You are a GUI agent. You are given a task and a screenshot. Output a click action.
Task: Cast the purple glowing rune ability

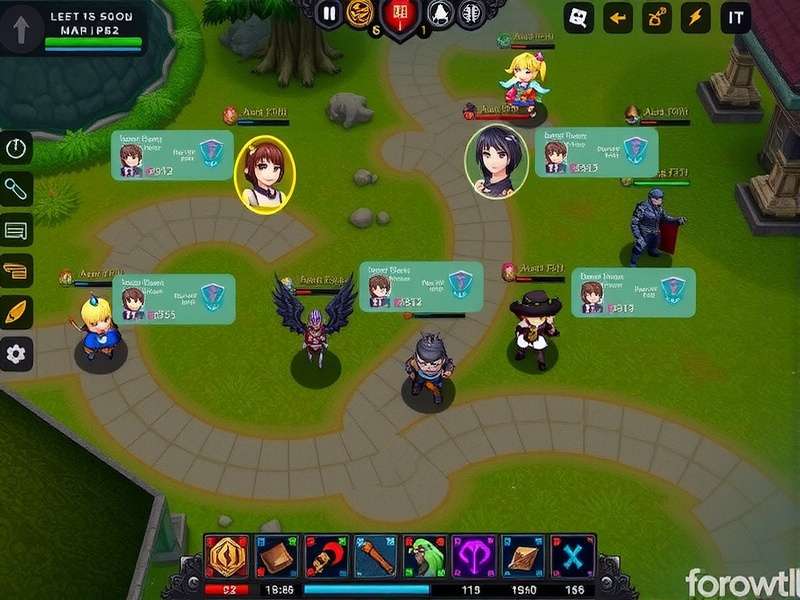[474, 556]
